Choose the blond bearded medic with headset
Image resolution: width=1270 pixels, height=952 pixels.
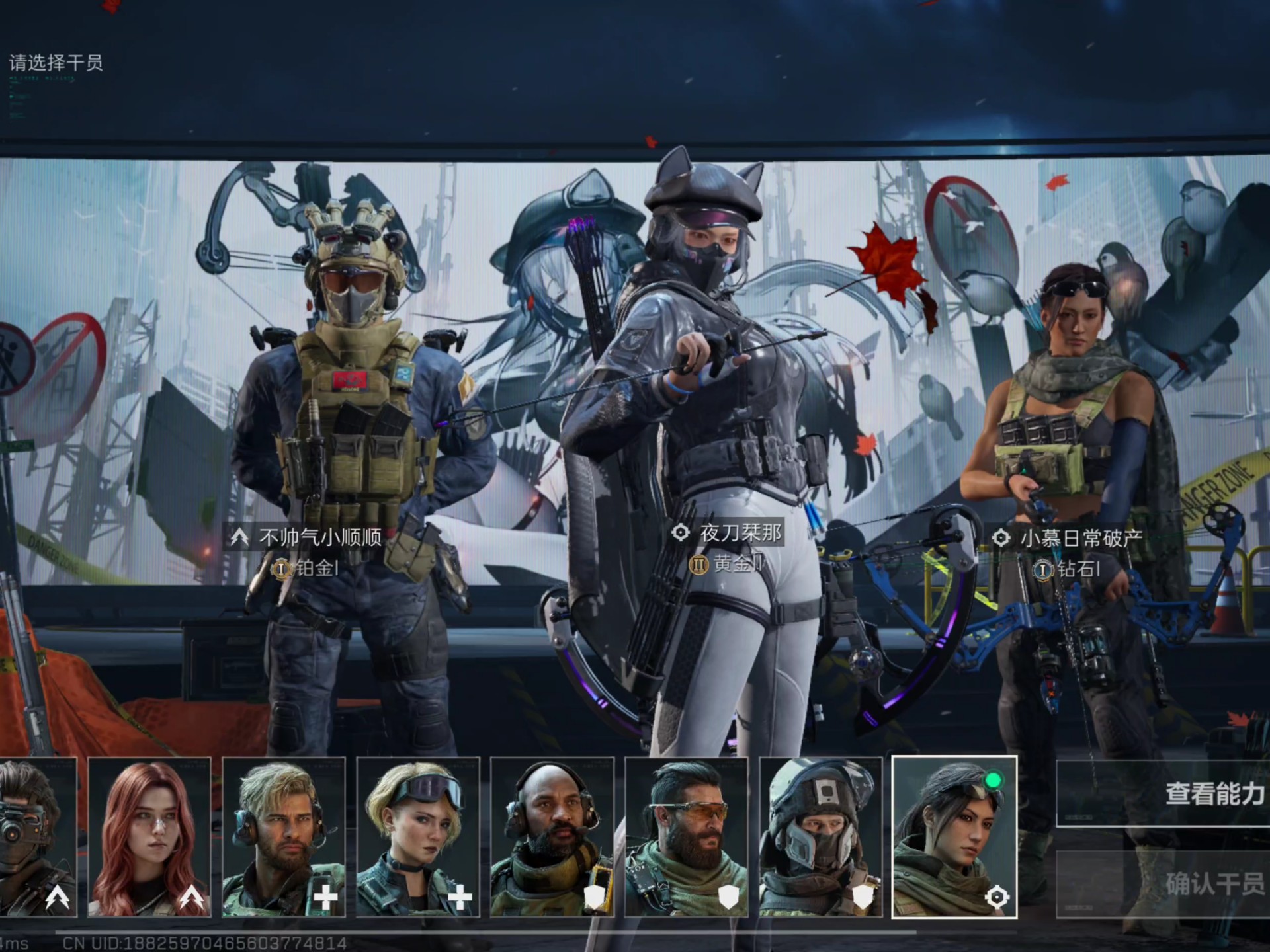(x=284, y=837)
